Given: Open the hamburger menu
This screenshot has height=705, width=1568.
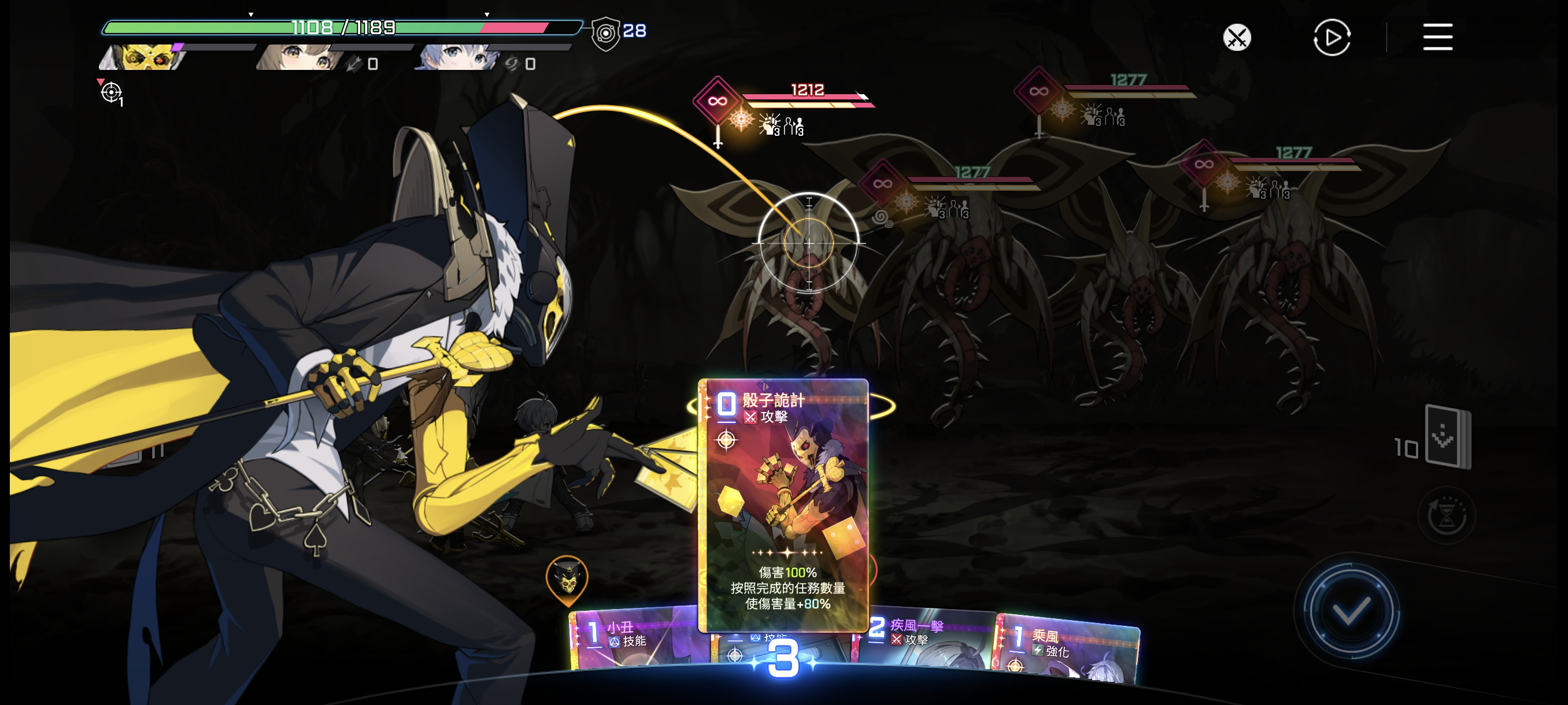Looking at the screenshot, I should point(1437,38).
